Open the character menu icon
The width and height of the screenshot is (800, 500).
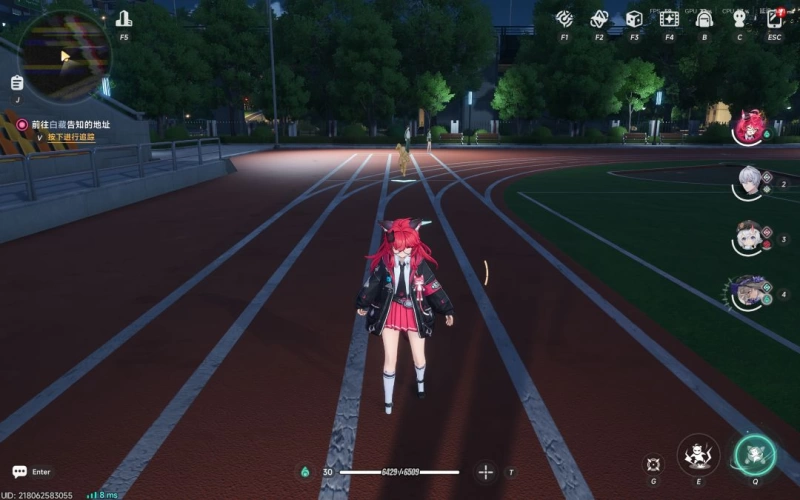739,19
